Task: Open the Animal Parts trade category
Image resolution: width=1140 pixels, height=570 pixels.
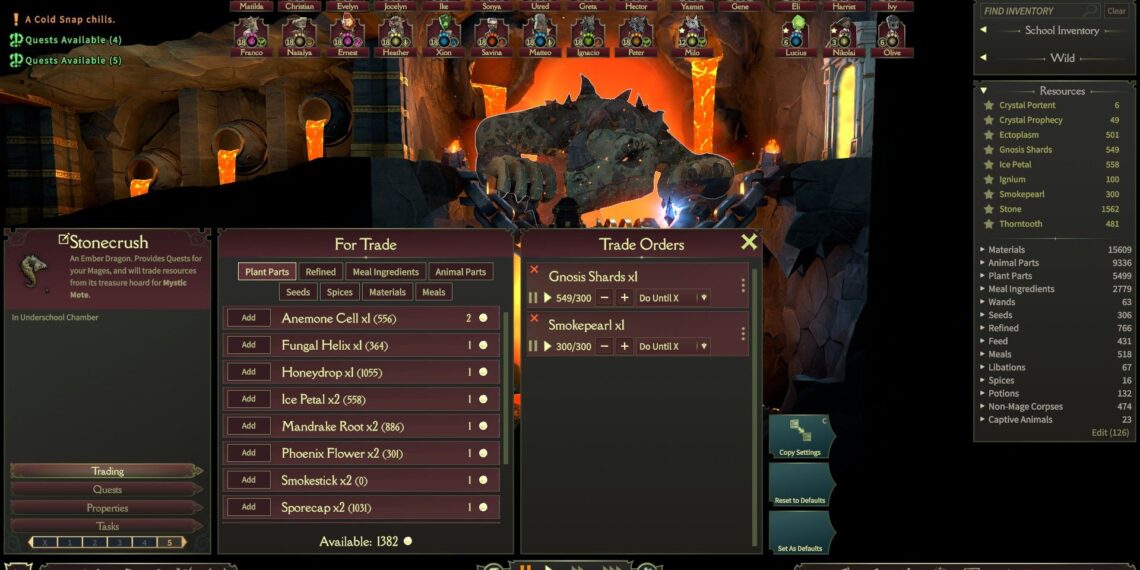Action: 461,272
